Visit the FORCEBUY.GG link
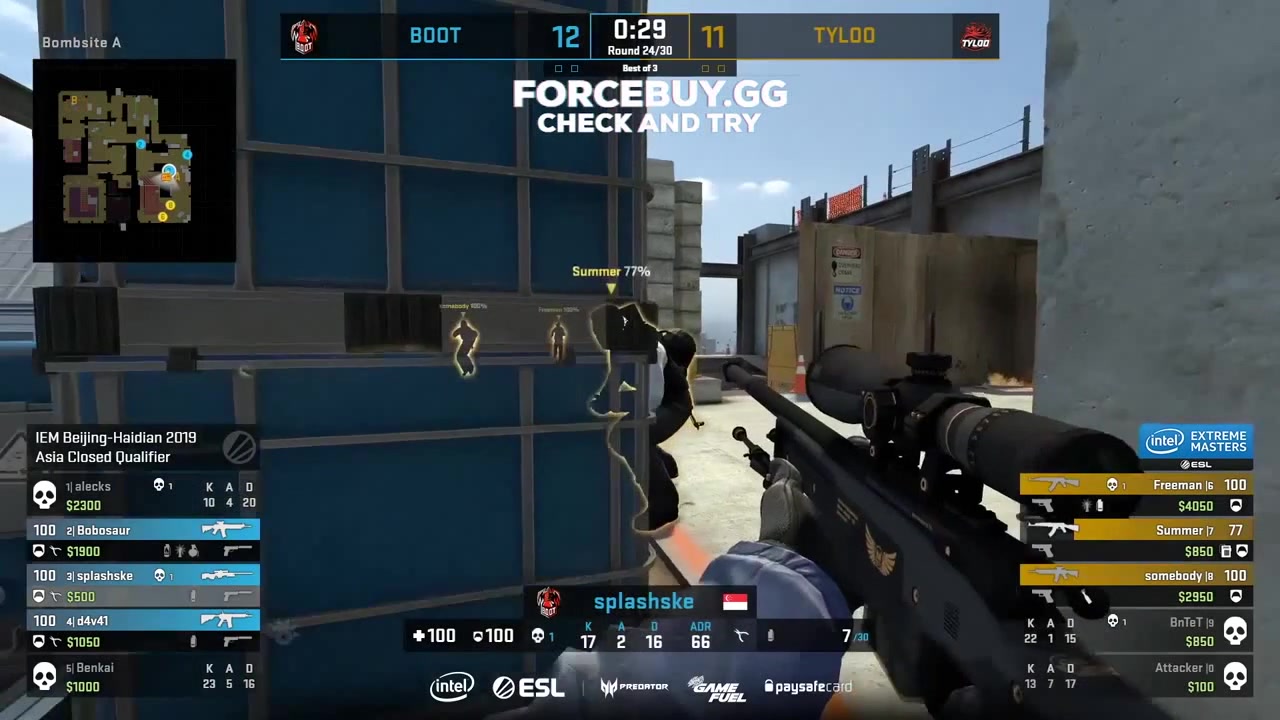Viewport: 1280px width, 720px height. pyautogui.click(x=650, y=95)
